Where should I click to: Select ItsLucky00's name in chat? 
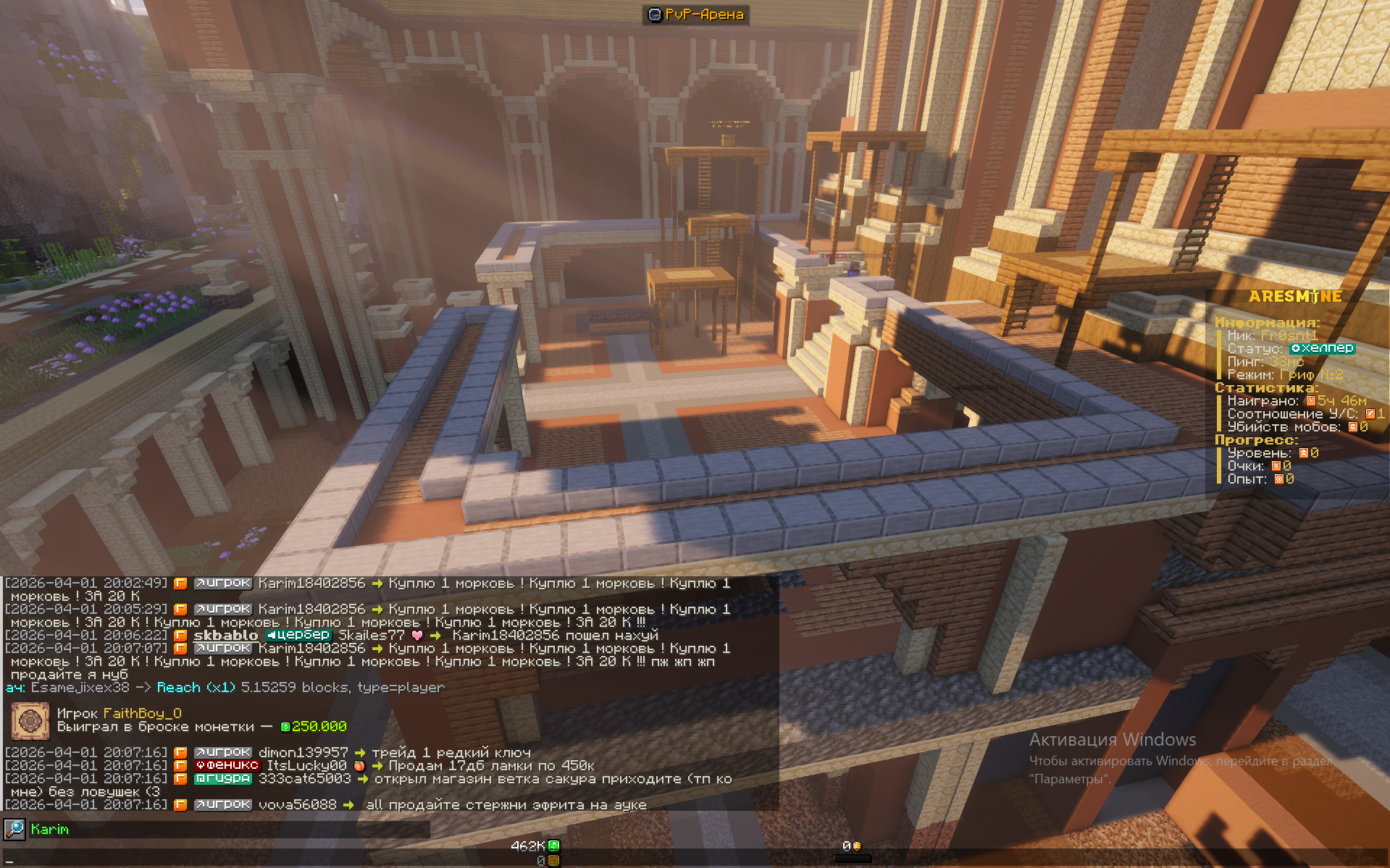pos(306,765)
